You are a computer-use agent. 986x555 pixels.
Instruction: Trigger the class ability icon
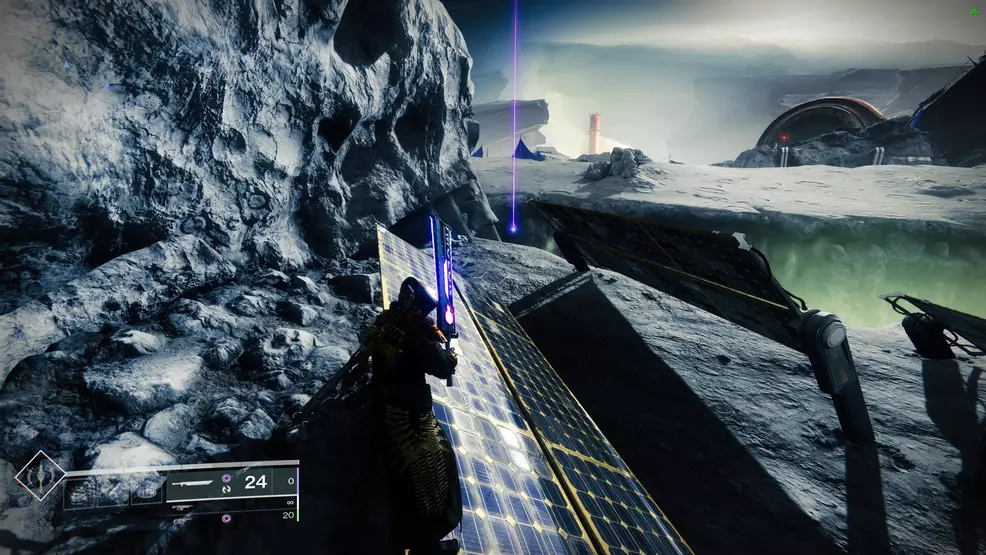147,490
